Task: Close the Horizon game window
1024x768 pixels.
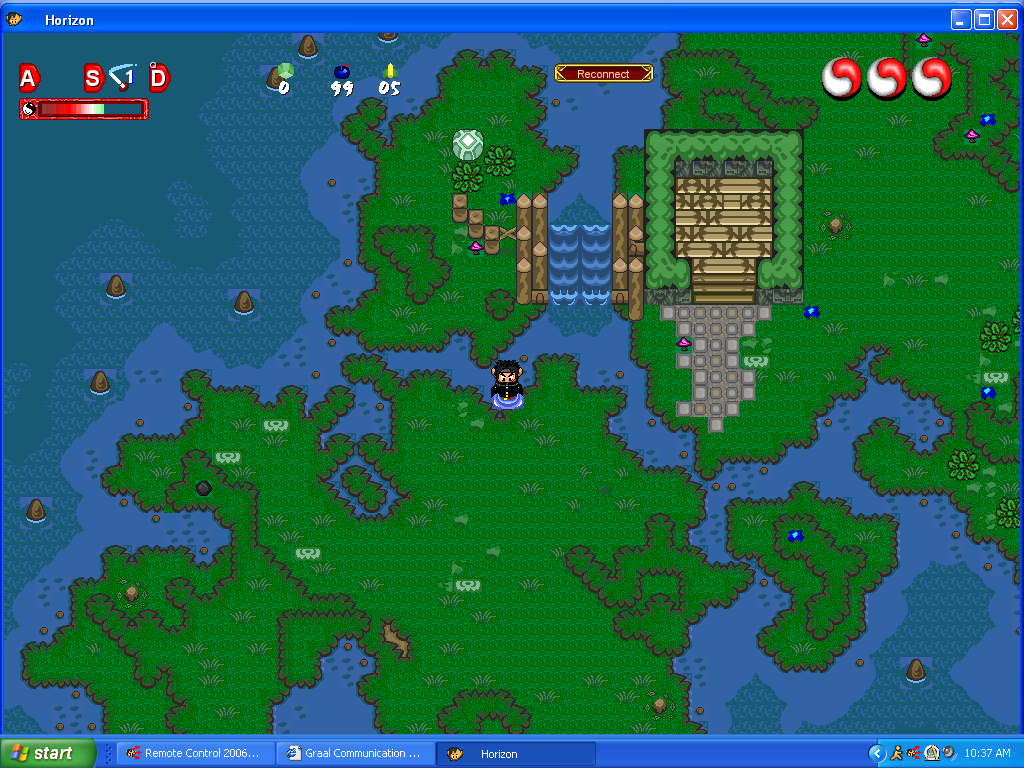Action: pyautogui.click(x=1006, y=19)
